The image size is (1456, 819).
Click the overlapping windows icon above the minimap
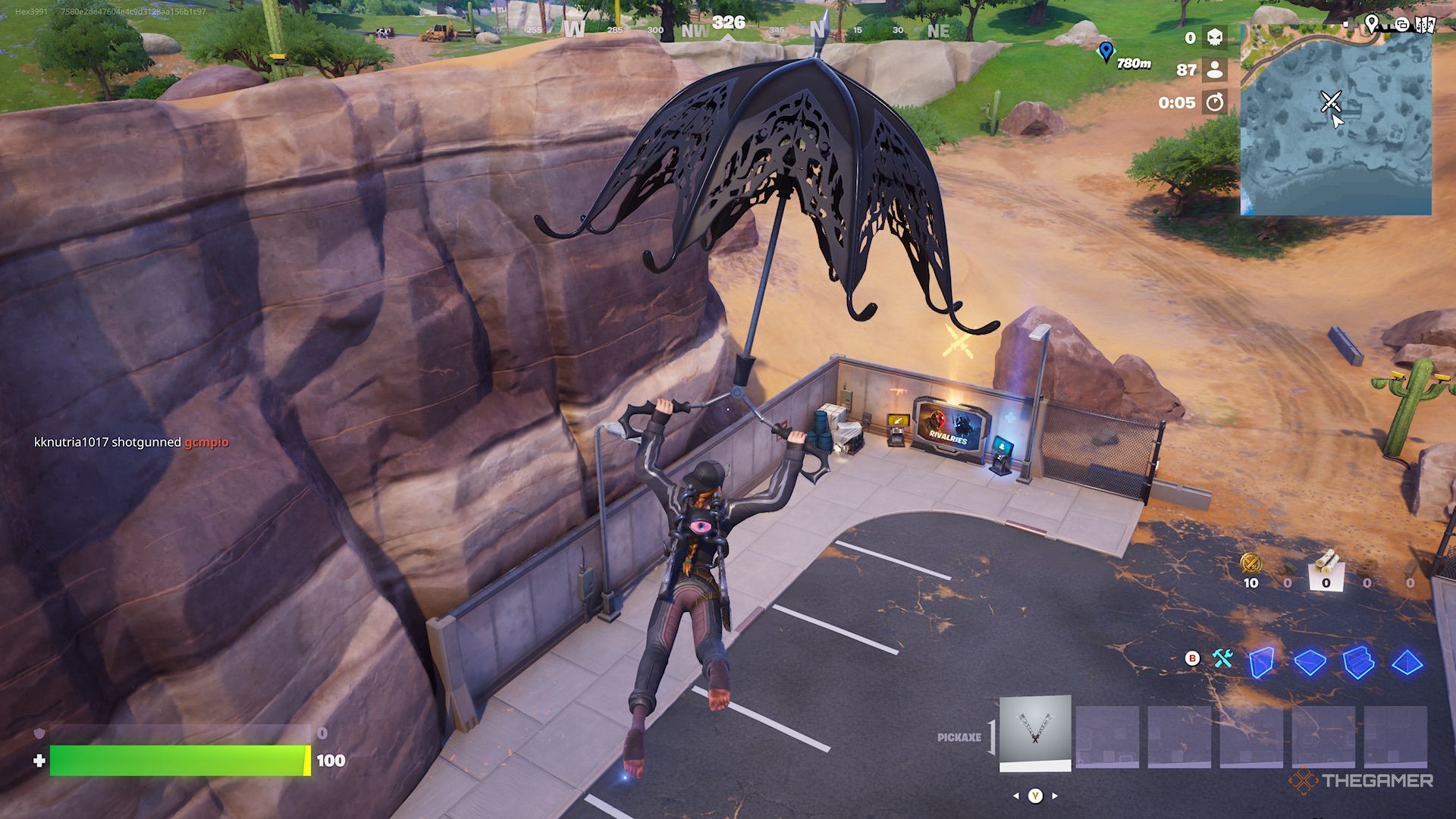pos(1402,24)
